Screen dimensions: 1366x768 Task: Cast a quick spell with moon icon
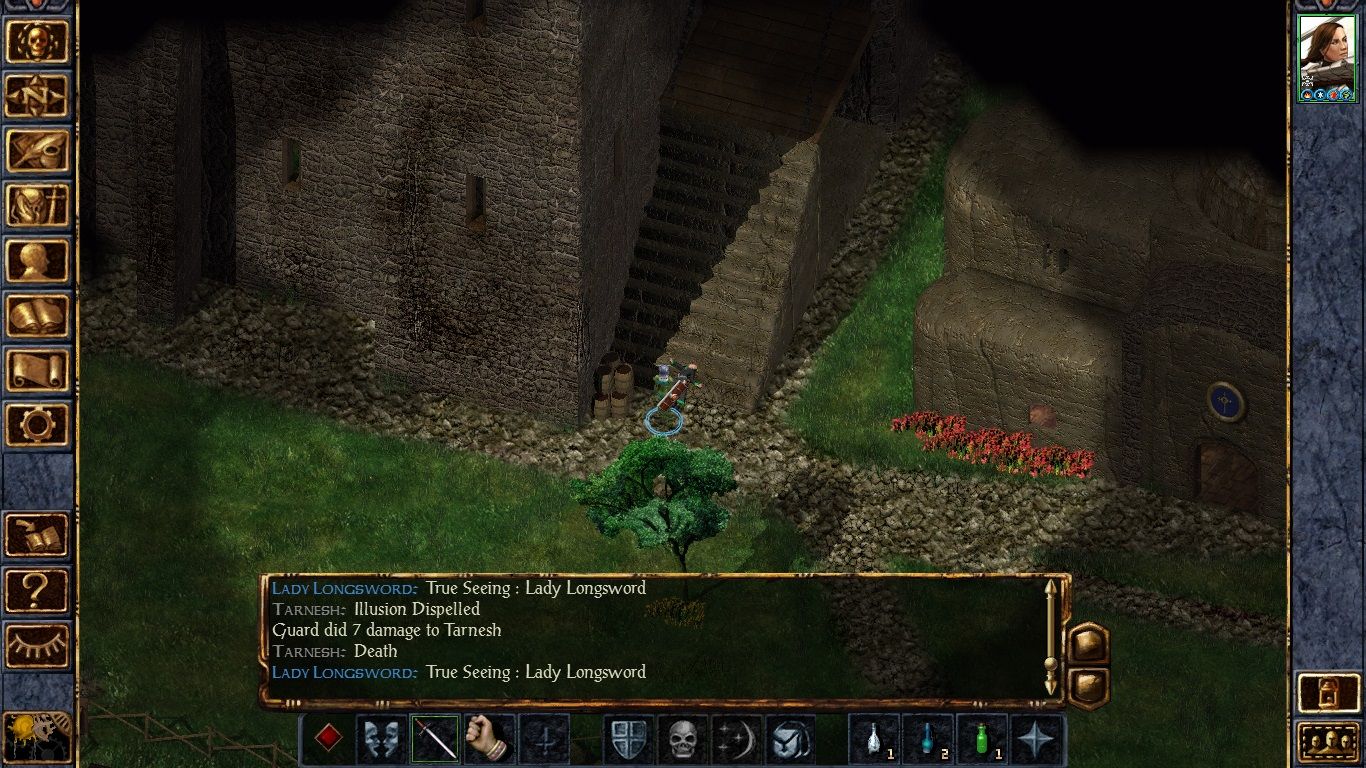pos(736,738)
